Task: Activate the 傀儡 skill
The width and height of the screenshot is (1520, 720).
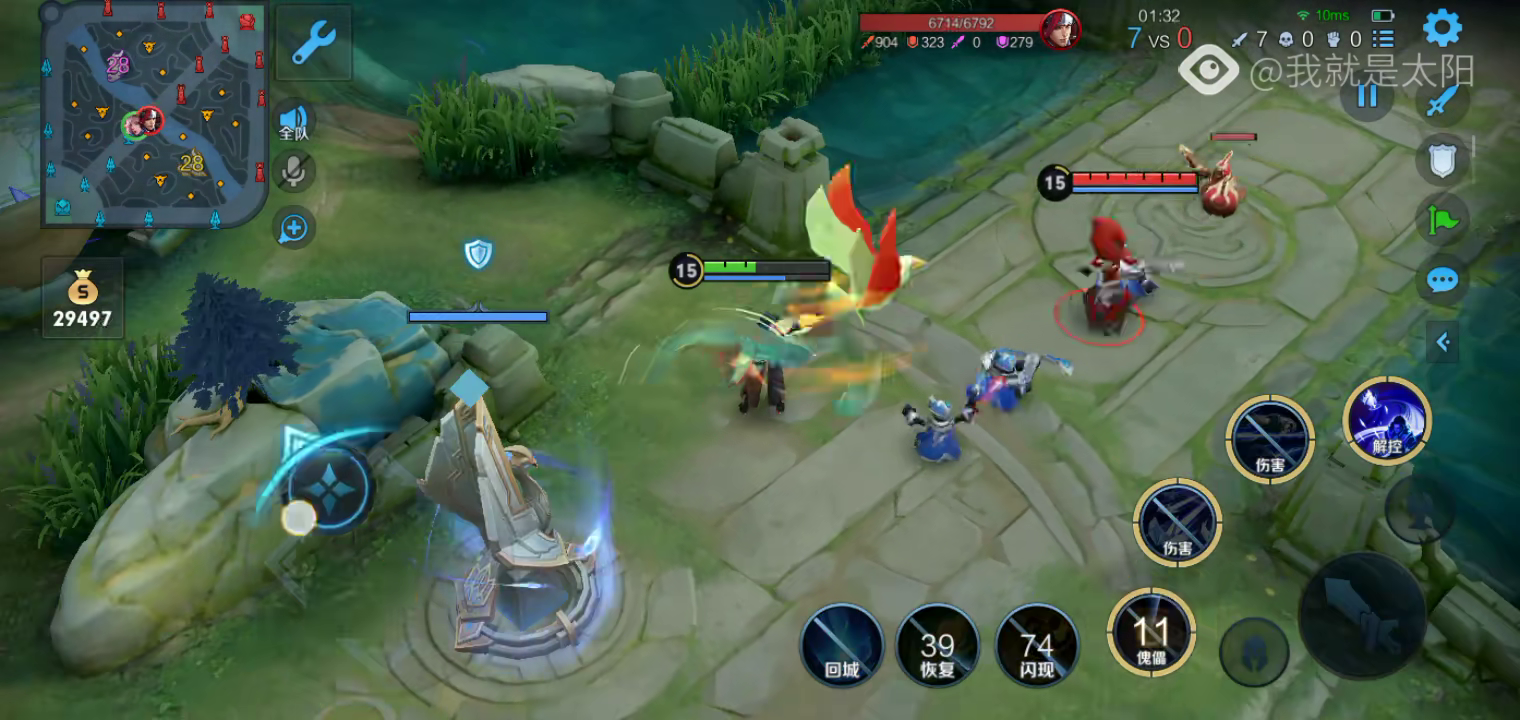Action: (1151, 631)
